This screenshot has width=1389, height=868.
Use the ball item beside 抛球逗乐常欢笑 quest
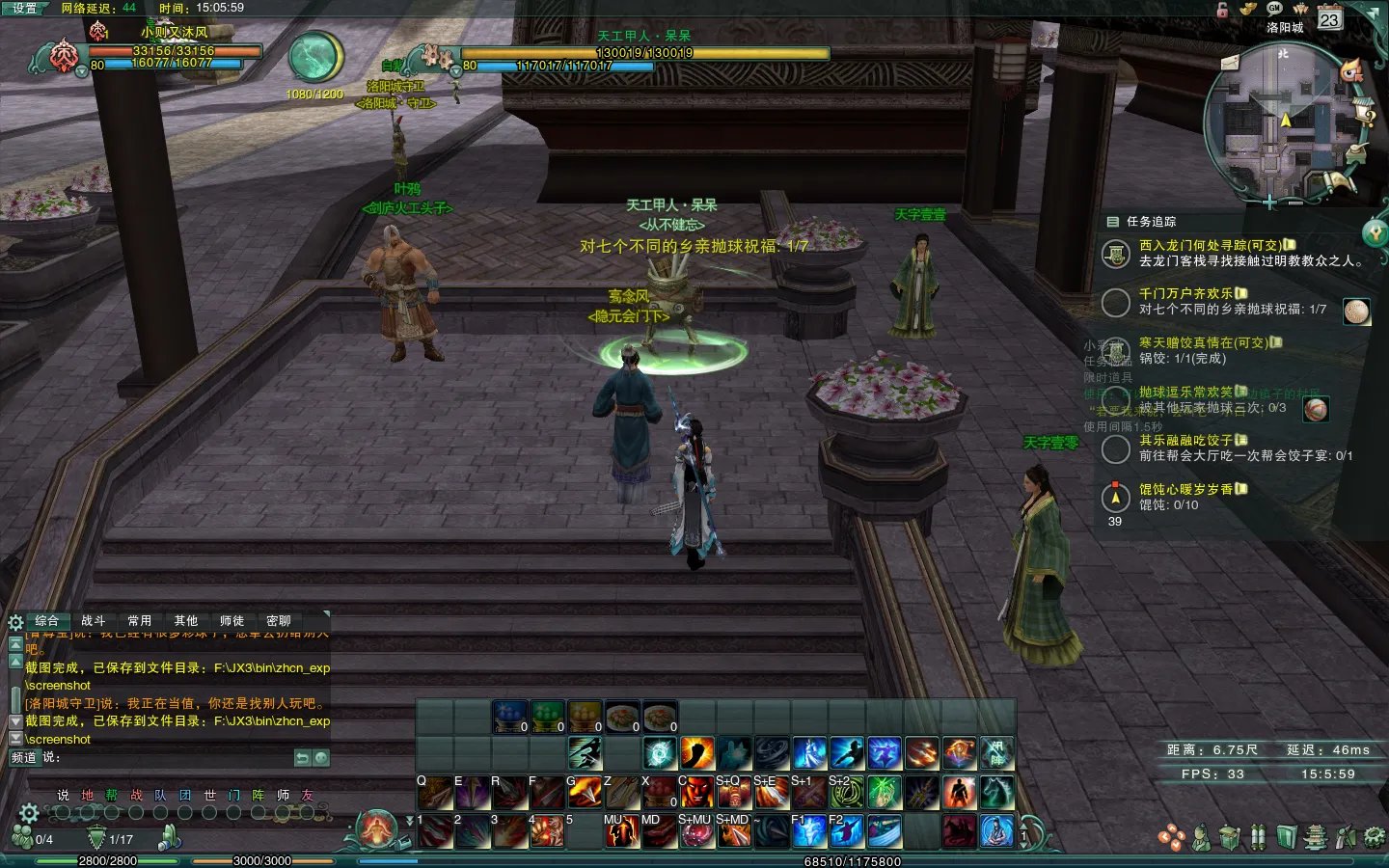[1316, 409]
